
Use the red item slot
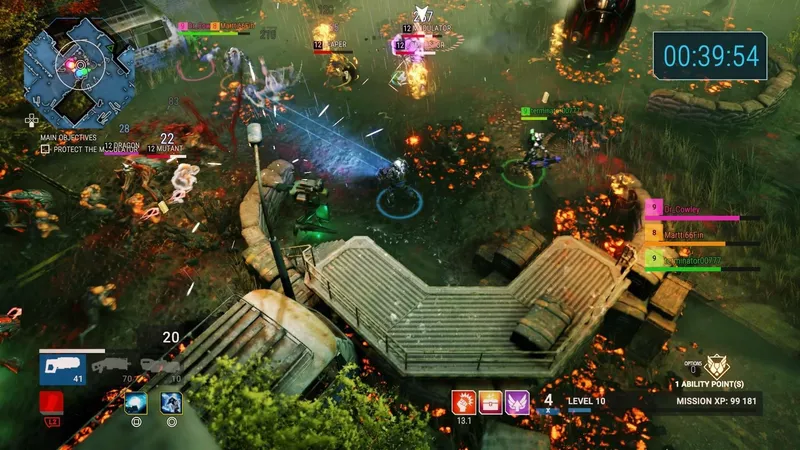[x=52, y=403]
